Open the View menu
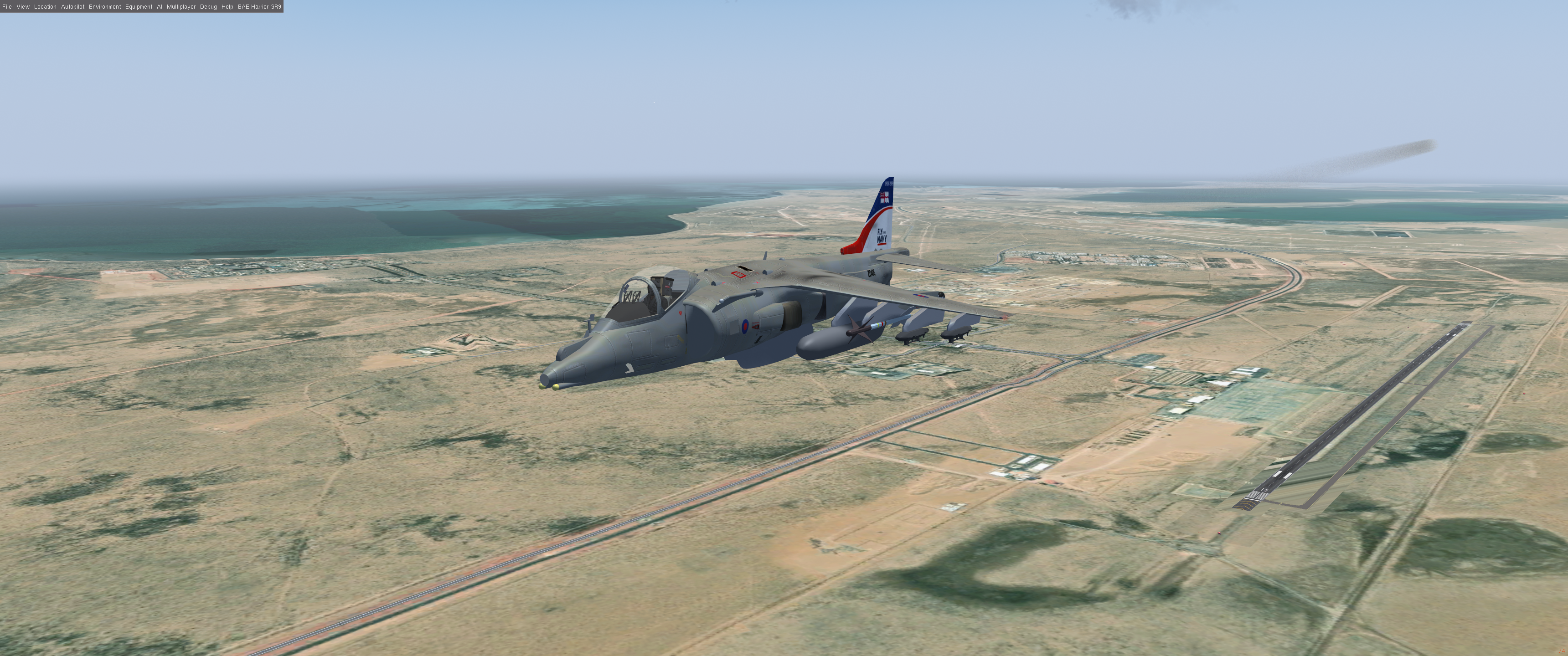The height and width of the screenshot is (656, 1568). (23, 7)
